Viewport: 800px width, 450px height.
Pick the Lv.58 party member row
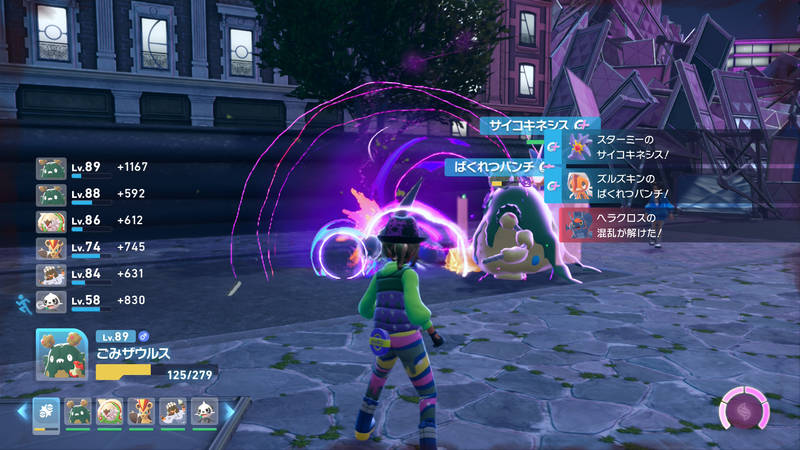pos(90,300)
